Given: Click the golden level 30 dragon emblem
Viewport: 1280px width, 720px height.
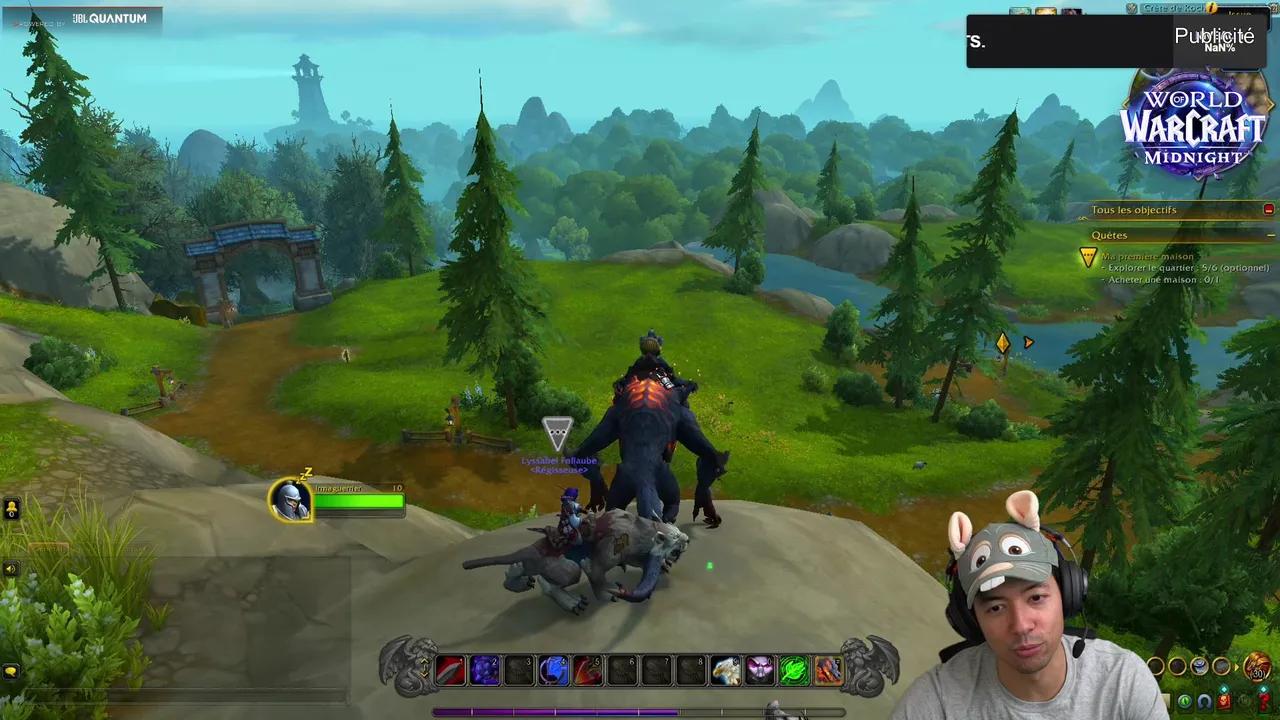Looking at the screenshot, I should tap(1257, 666).
